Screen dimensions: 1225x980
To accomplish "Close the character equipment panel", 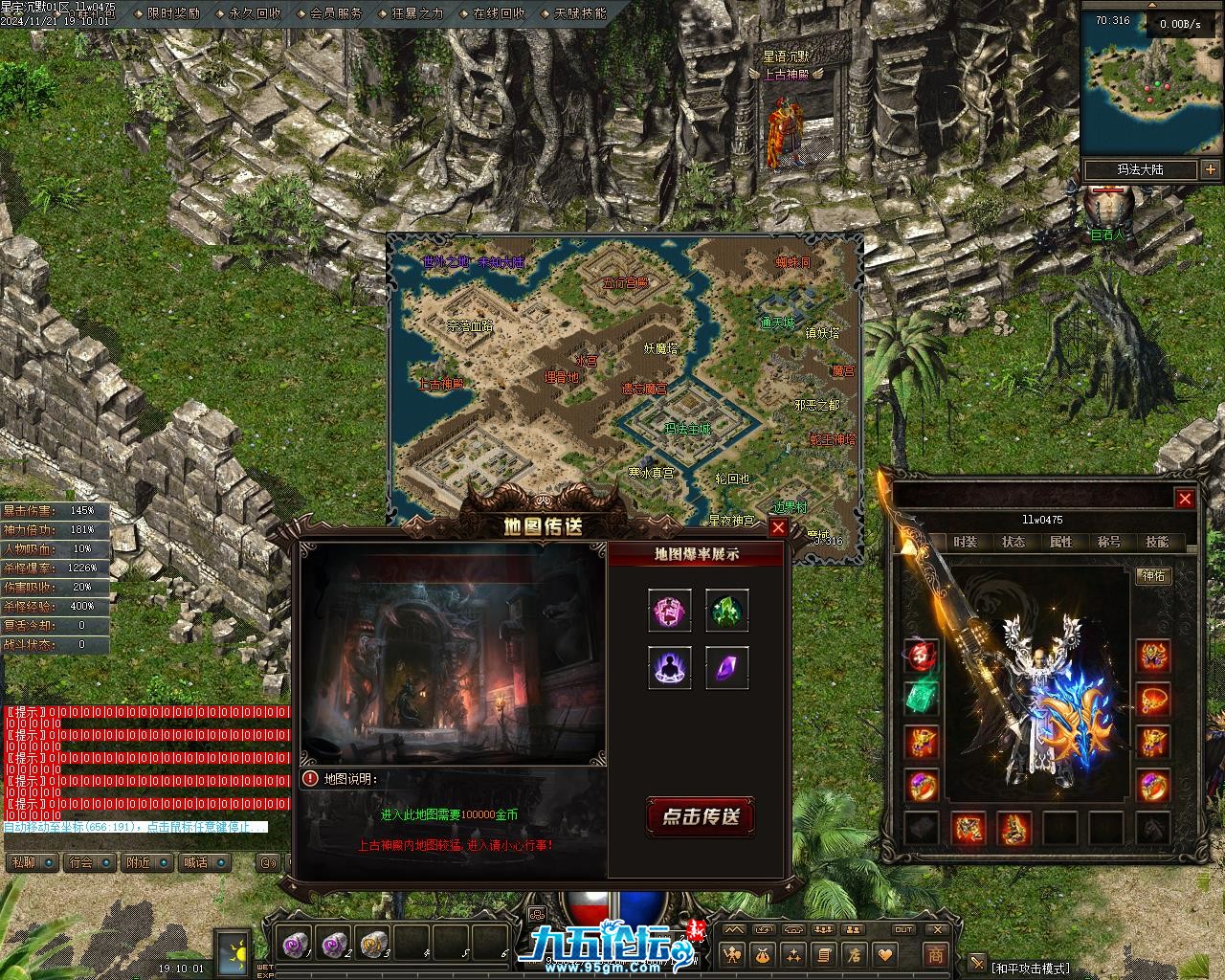I will point(1185,499).
